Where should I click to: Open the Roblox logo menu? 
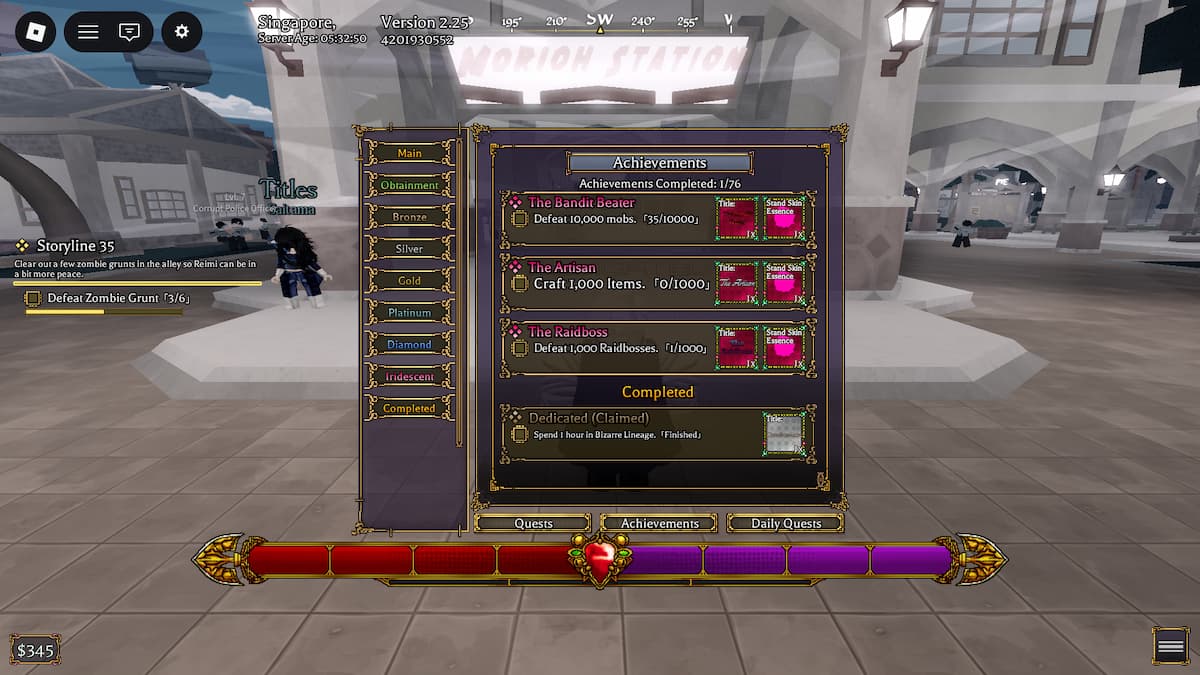point(36,32)
